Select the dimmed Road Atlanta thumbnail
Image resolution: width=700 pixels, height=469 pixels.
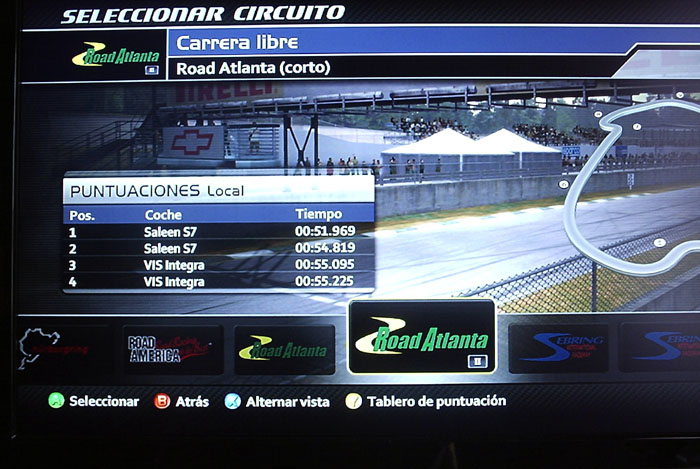(283, 349)
